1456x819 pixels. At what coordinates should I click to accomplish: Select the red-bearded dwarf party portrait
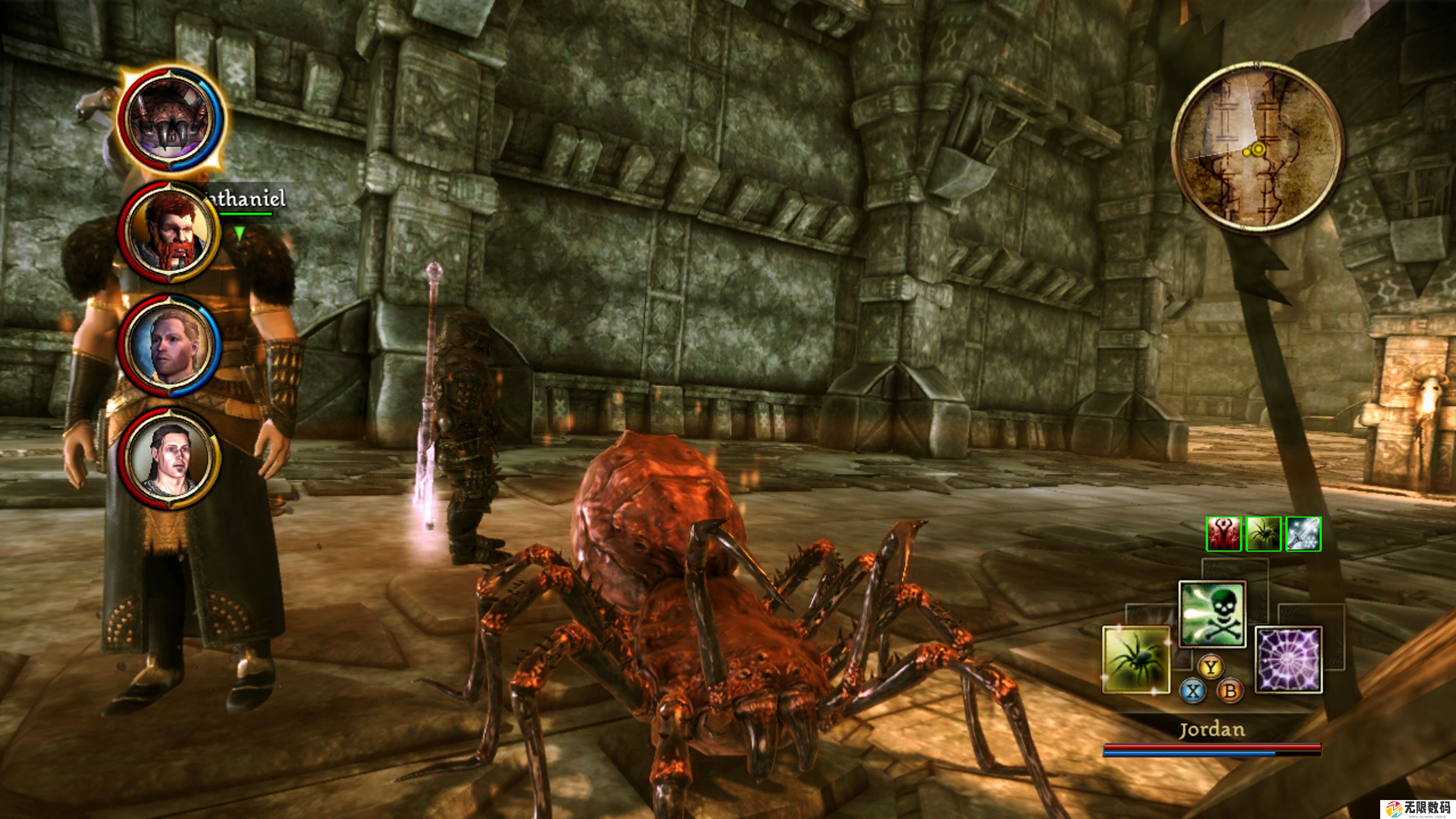tap(169, 232)
